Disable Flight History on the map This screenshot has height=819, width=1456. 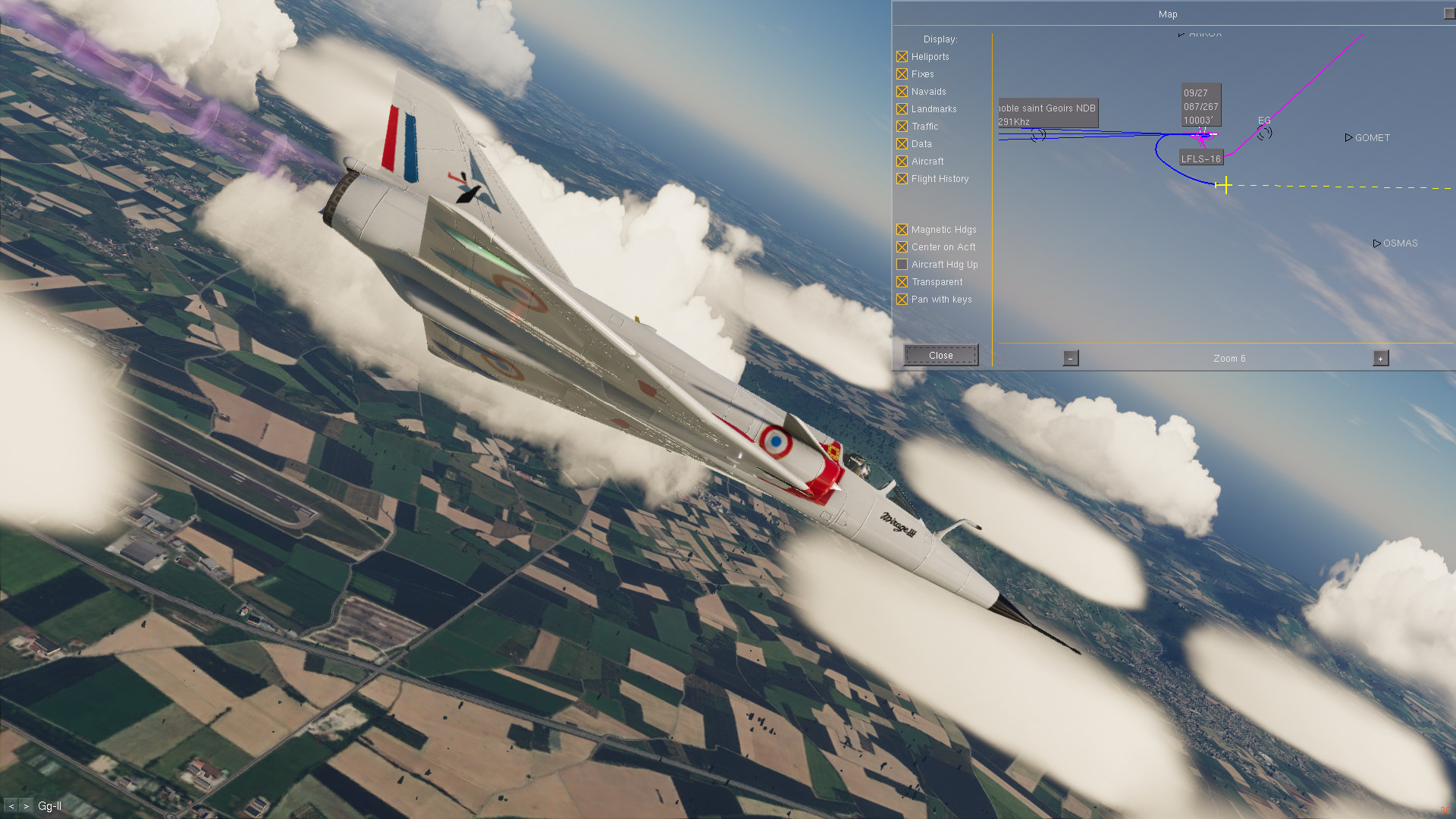[902, 179]
